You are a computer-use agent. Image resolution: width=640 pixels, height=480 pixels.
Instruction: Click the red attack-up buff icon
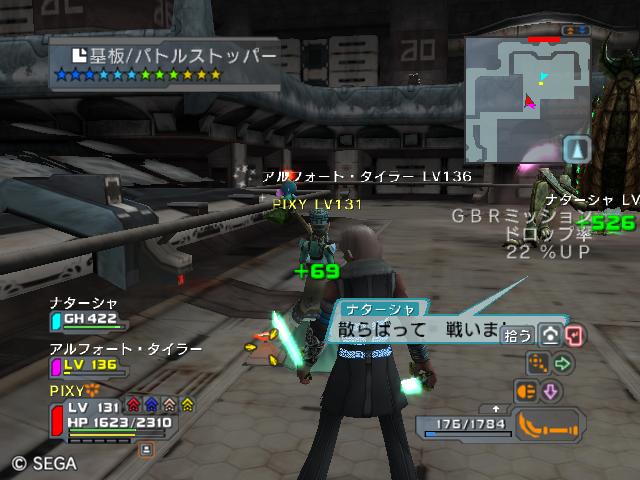tap(134, 405)
